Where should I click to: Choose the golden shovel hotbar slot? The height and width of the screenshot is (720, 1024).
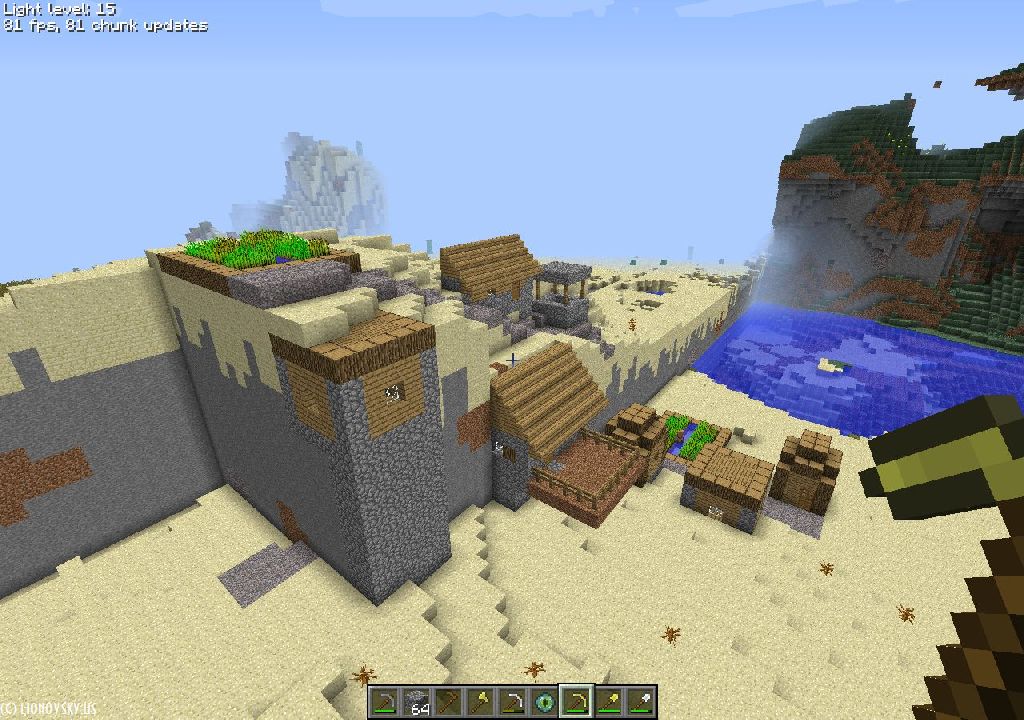[609, 702]
